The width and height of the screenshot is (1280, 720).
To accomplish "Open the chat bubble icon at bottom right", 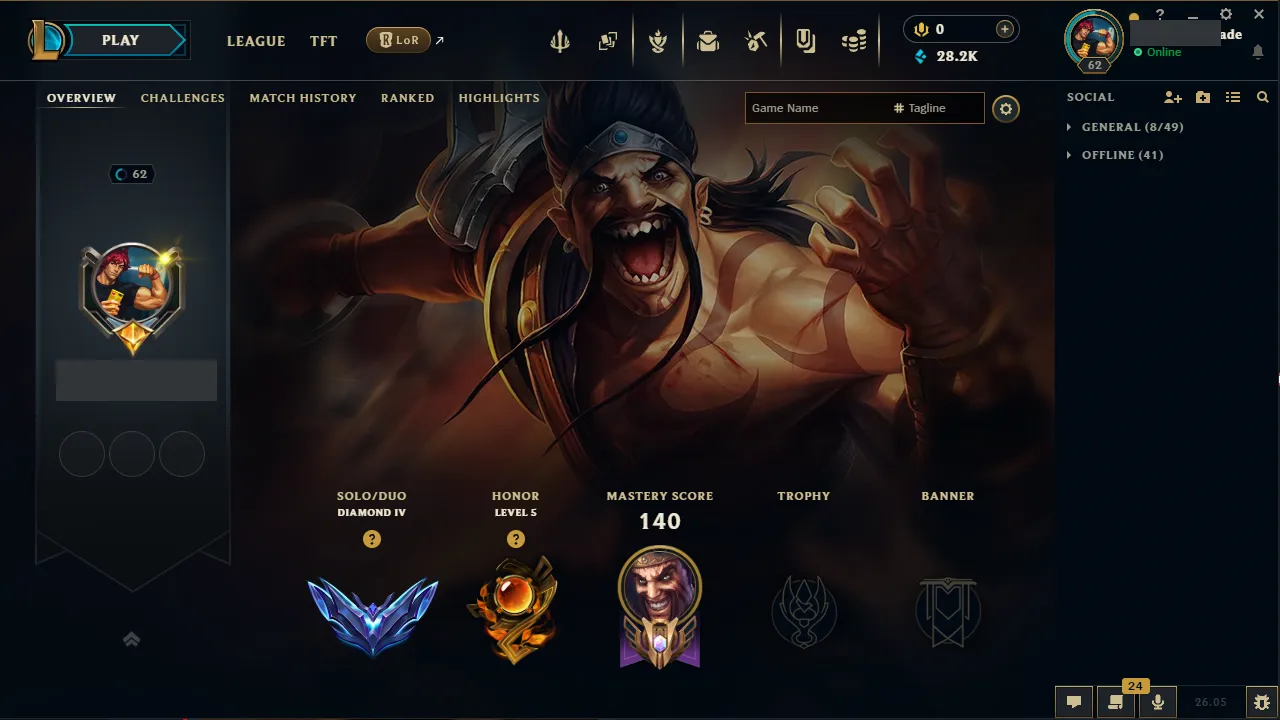I will [1073, 701].
